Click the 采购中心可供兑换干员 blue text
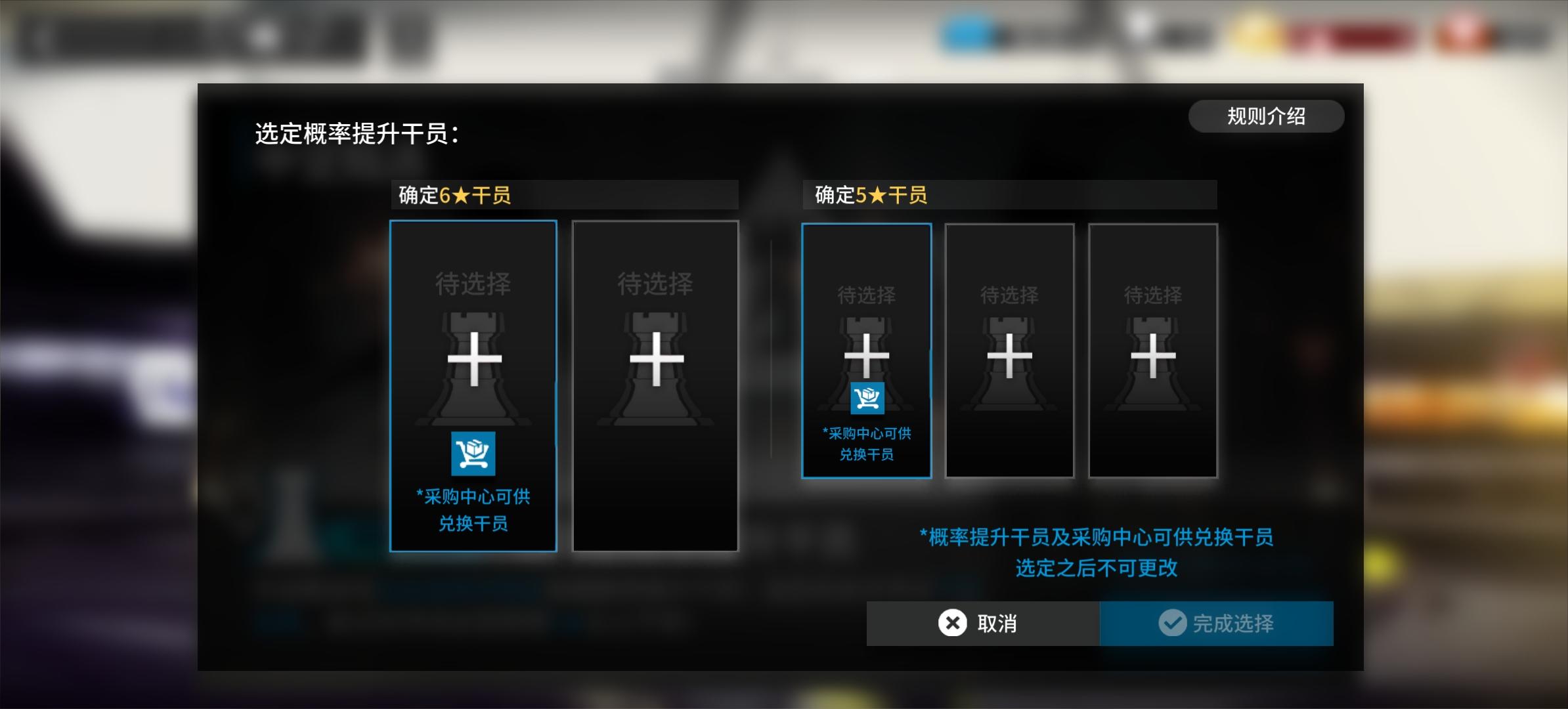Image resolution: width=1568 pixels, height=709 pixels. point(474,511)
